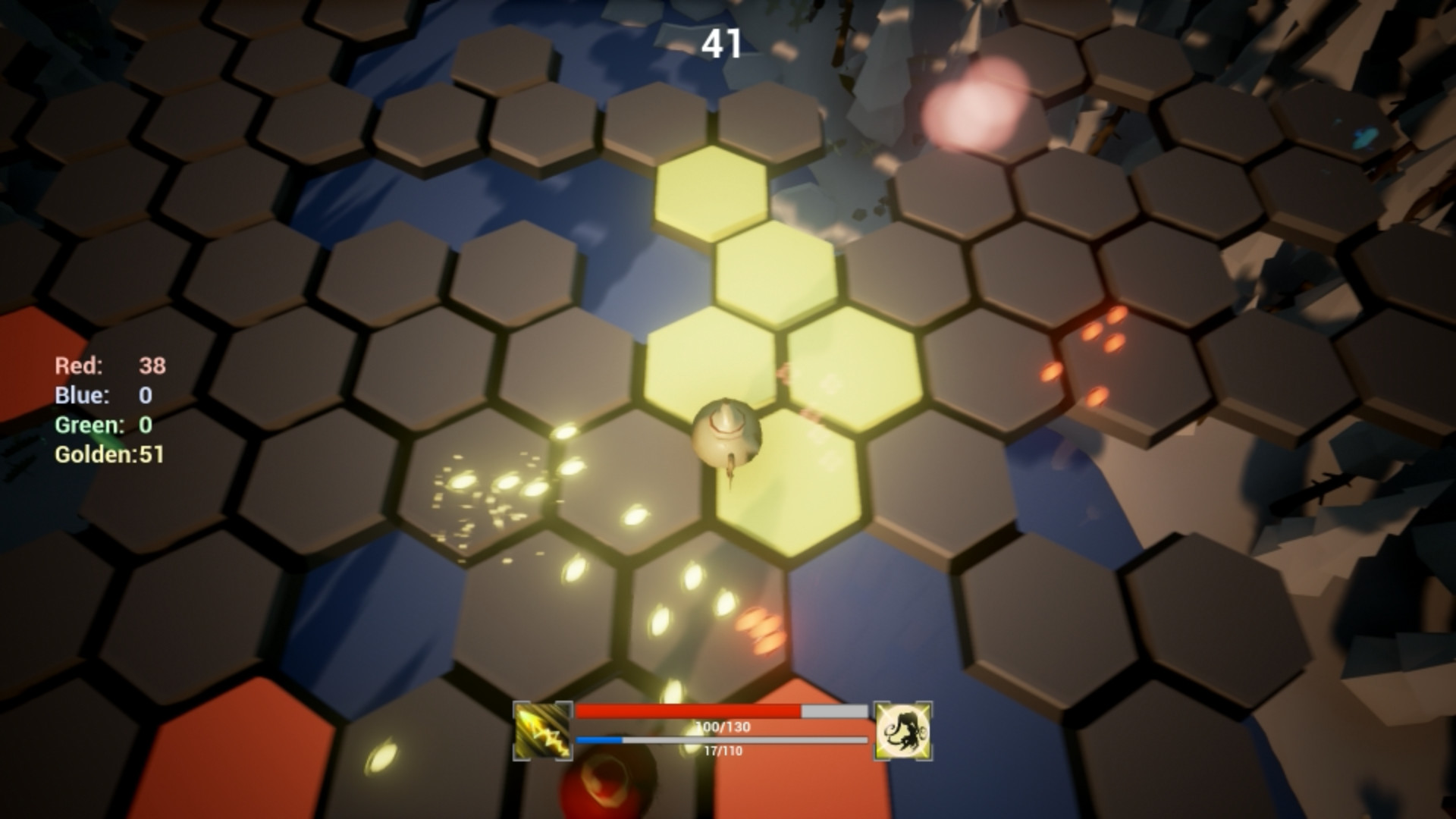
Task: Click the Blue score counter label
Action: click(82, 396)
